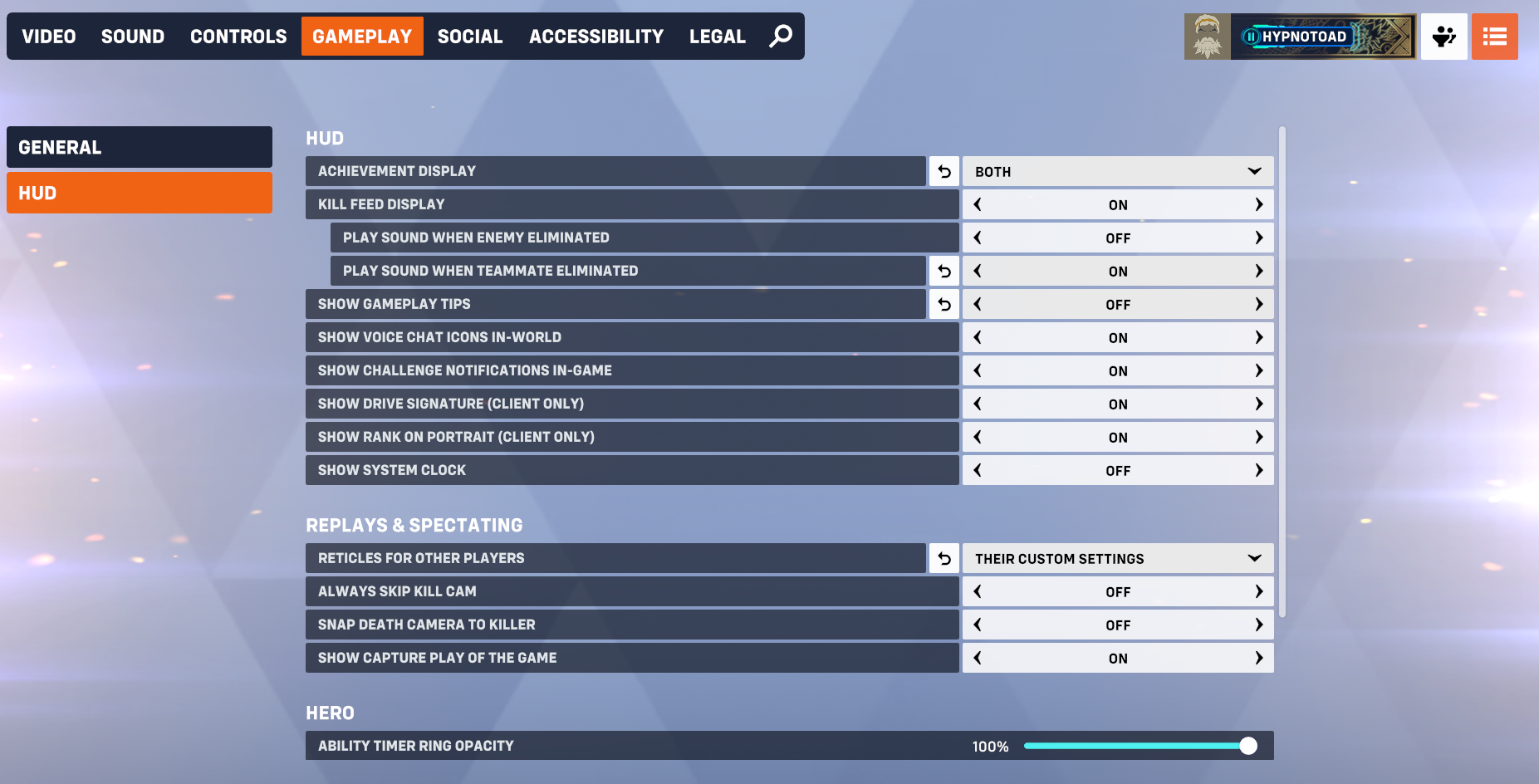
Task: Click the player avatar portrait
Action: pyautogui.click(x=1207, y=36)
